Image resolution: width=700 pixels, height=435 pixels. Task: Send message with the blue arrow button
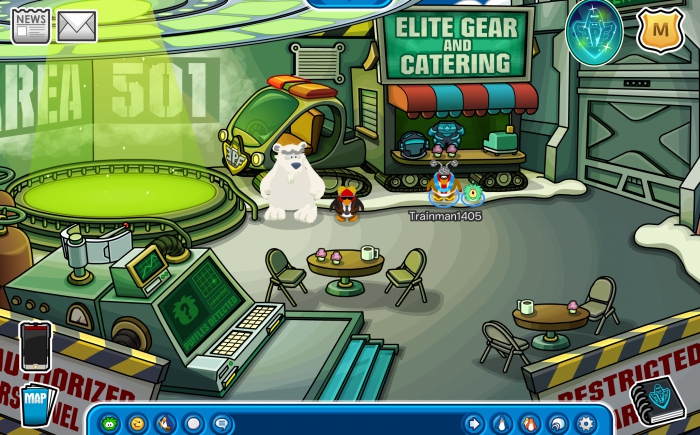click(x=473, y=423)
